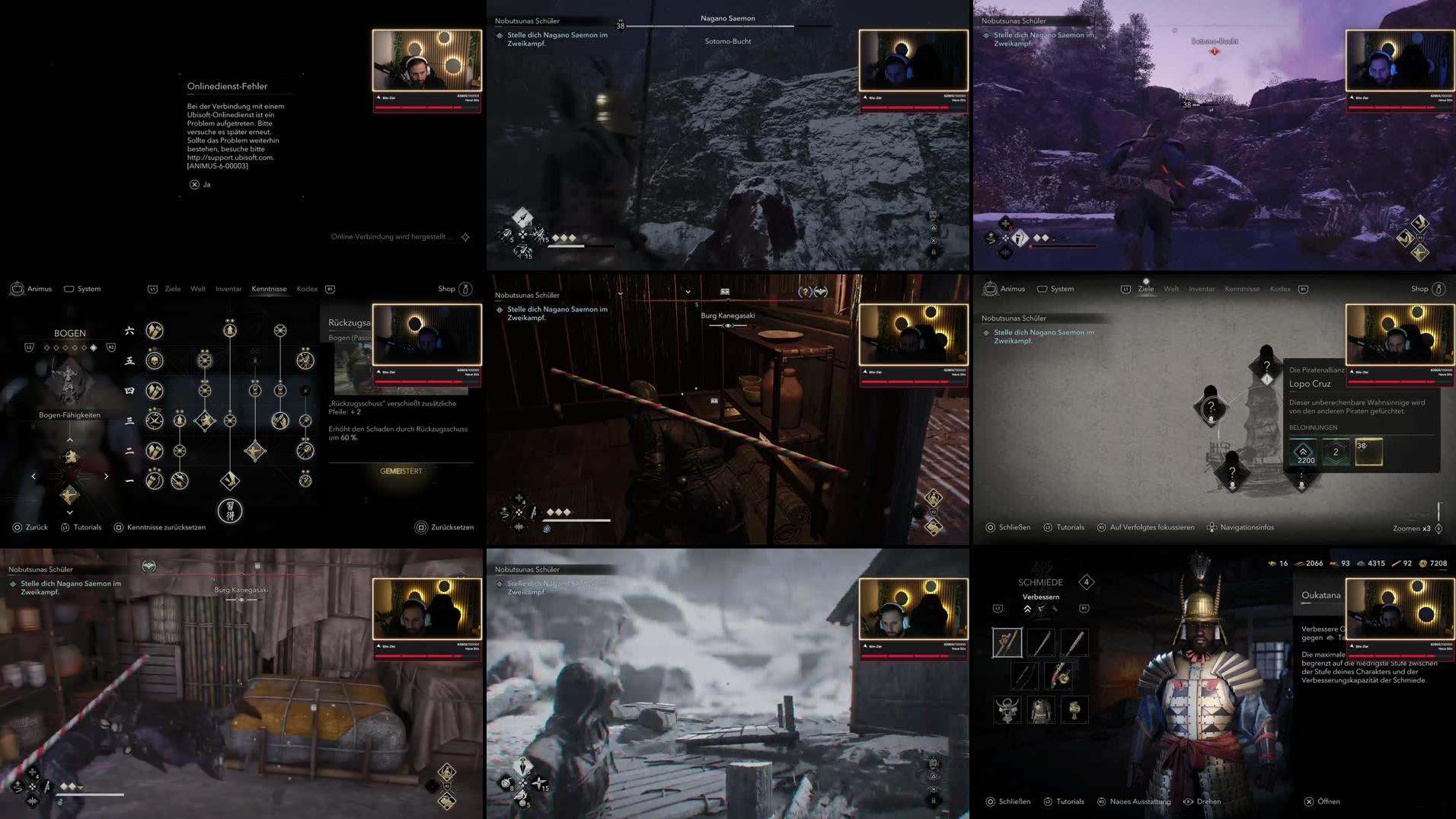
Task: Click the helmet icon in the Schmiede panel
Action: tap(1007, 709)
